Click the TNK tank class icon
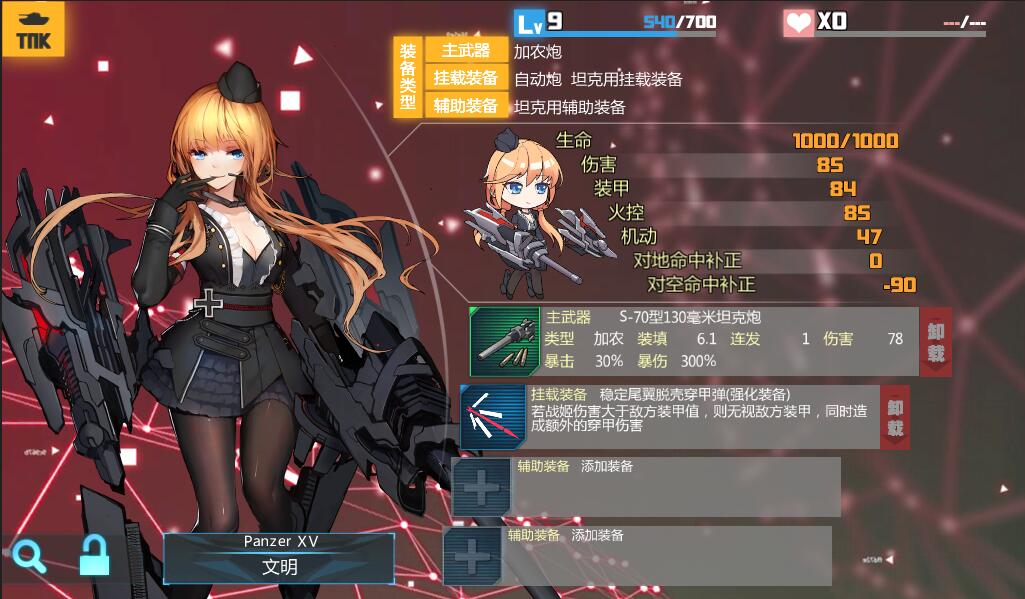 coord(33,30)
